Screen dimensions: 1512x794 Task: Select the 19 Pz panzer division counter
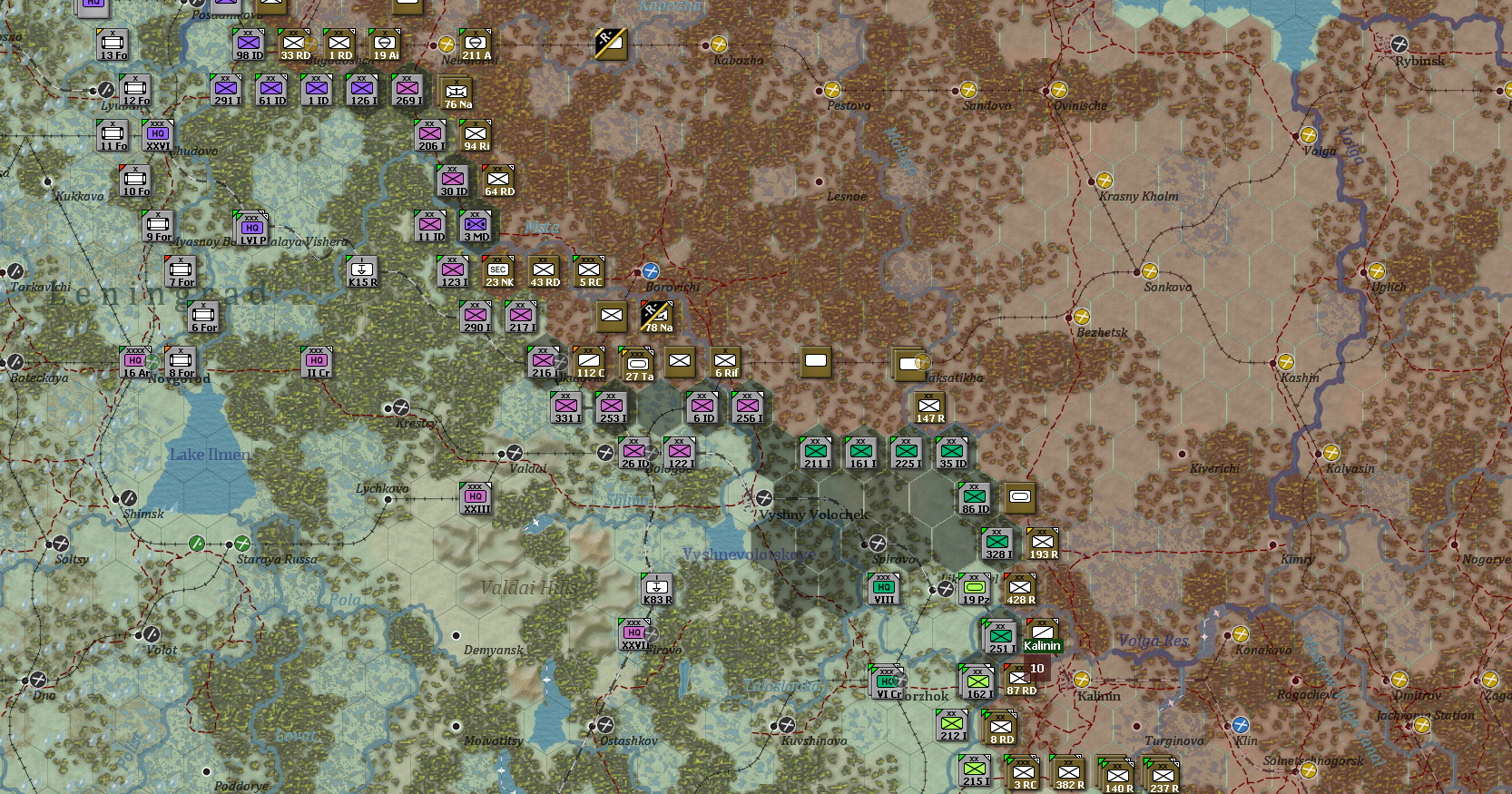973,587
